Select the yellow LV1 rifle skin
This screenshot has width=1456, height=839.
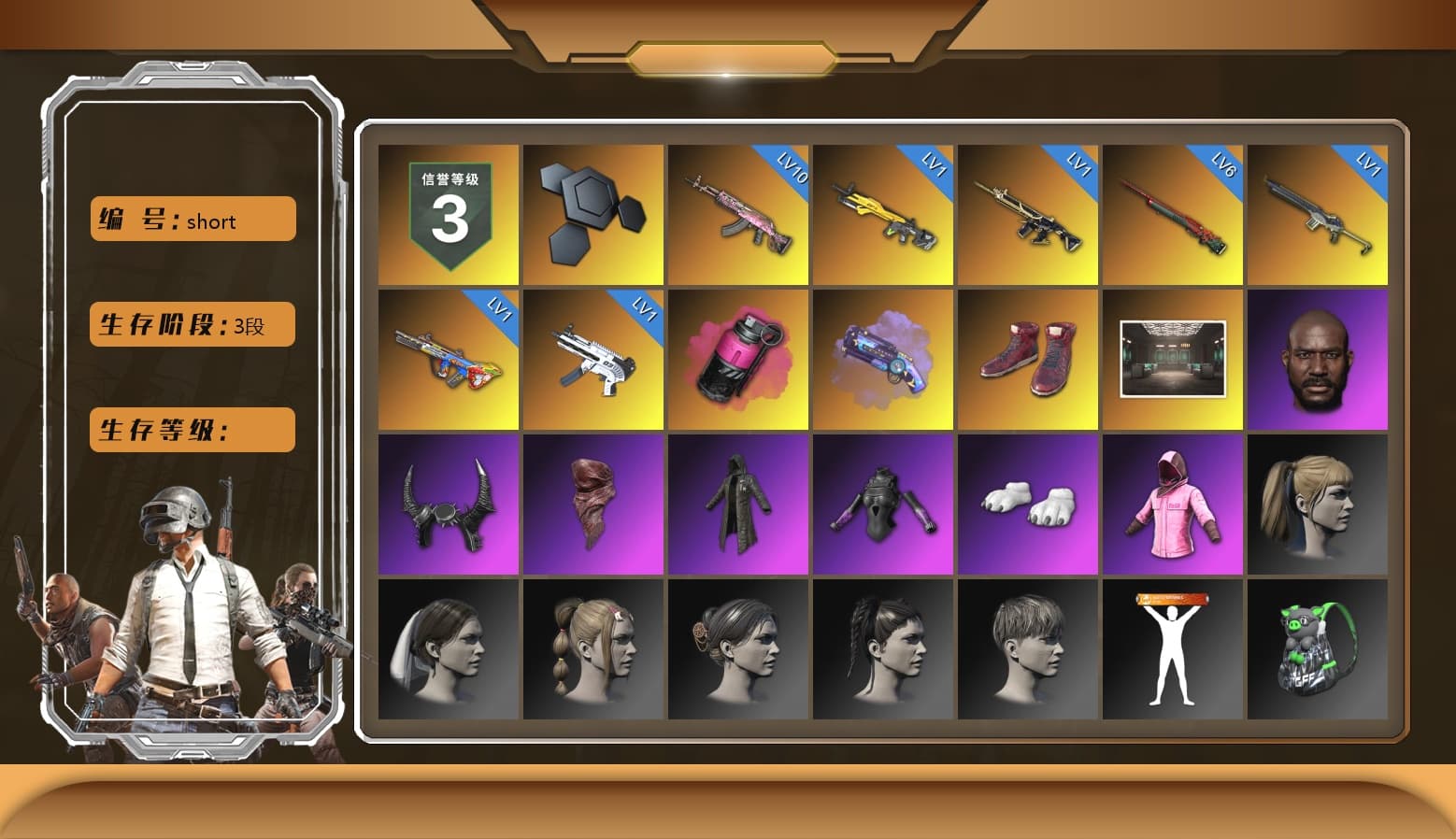[883, 214]
